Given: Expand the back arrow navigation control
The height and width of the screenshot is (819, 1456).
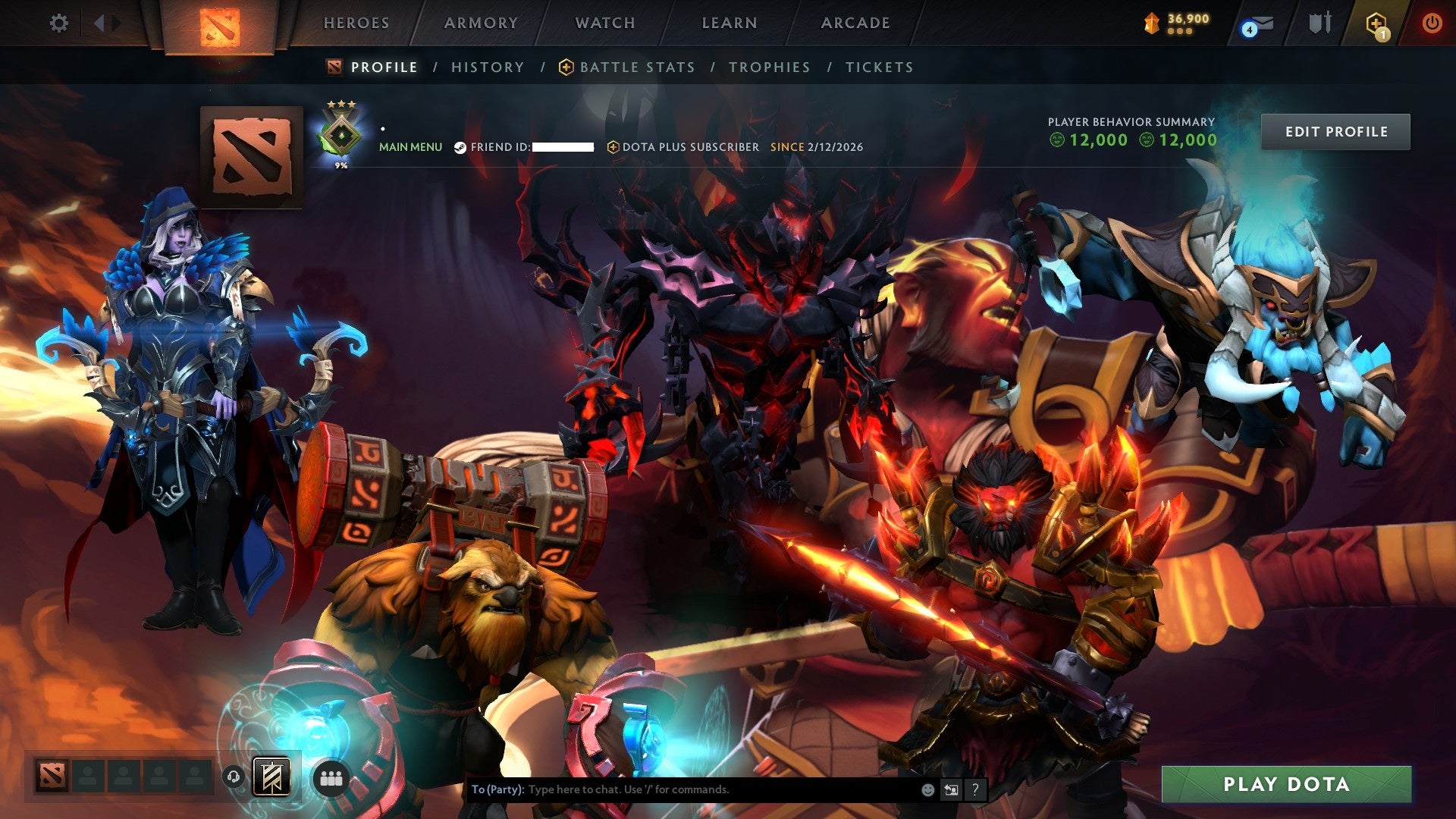Looking at the screenshot, I should point(99,23).
